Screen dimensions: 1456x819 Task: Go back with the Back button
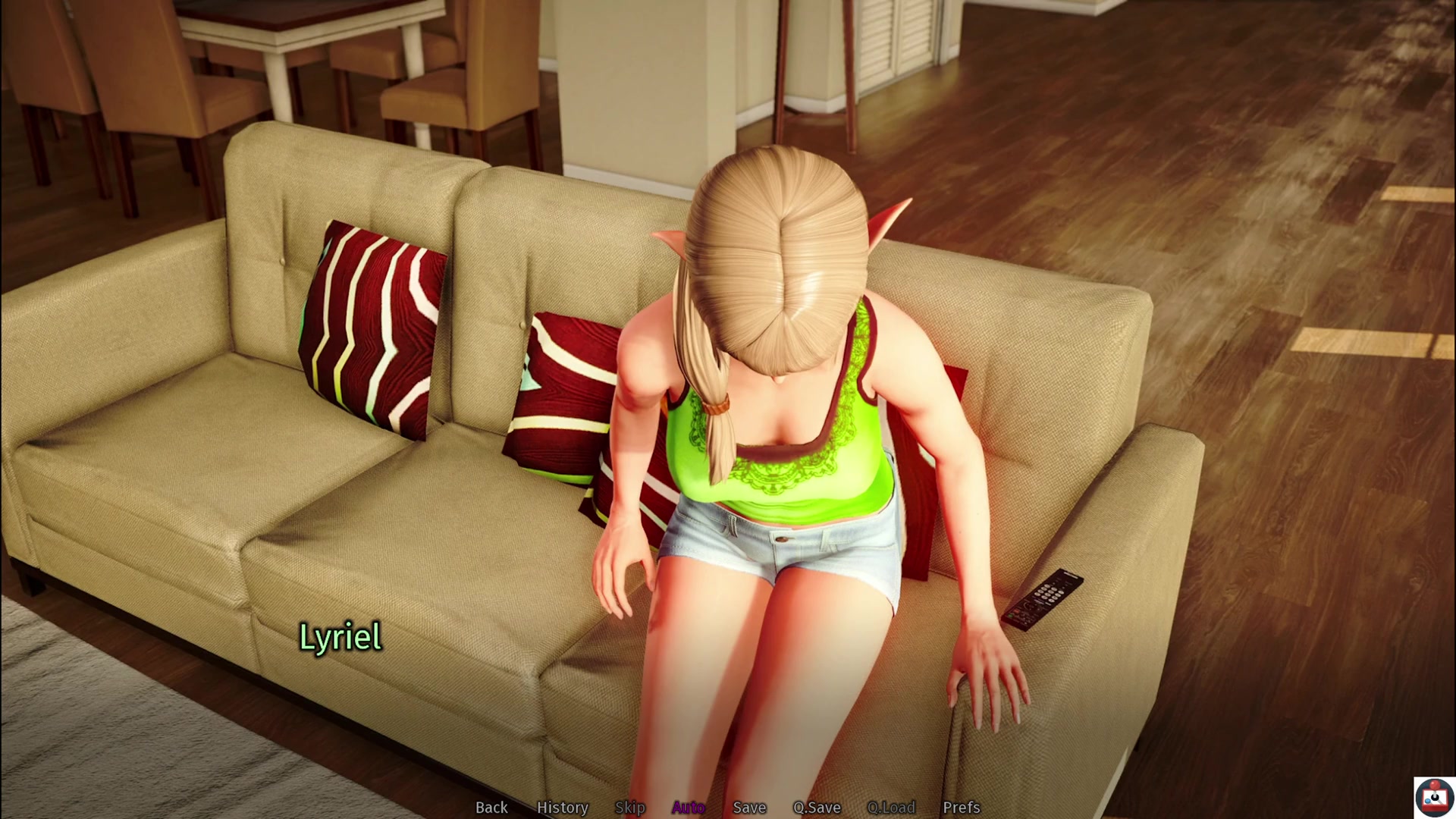click(x=491, y=808)
